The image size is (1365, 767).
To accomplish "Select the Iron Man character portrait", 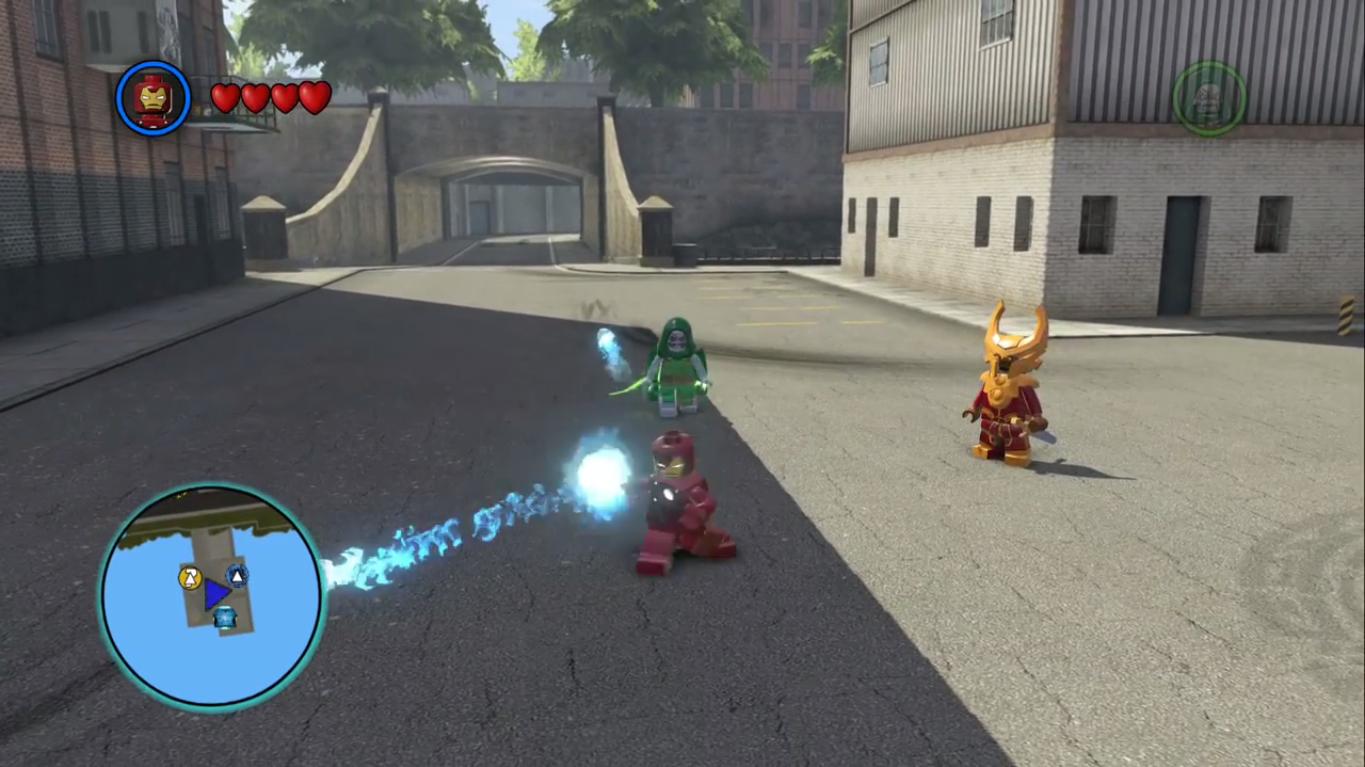I will [150, 97].
